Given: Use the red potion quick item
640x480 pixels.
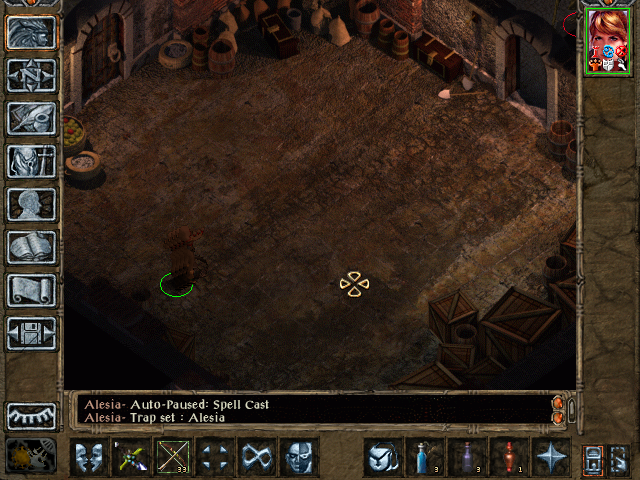Looking at the screenshot, I should pyautogui.click(x=509, y=457).
